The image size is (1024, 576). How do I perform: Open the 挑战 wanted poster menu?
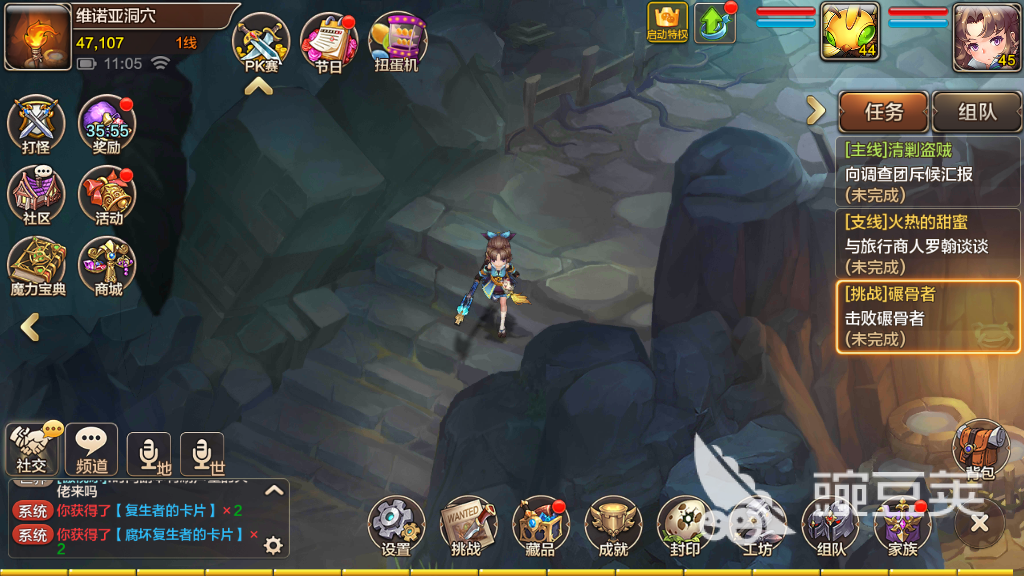467,526
